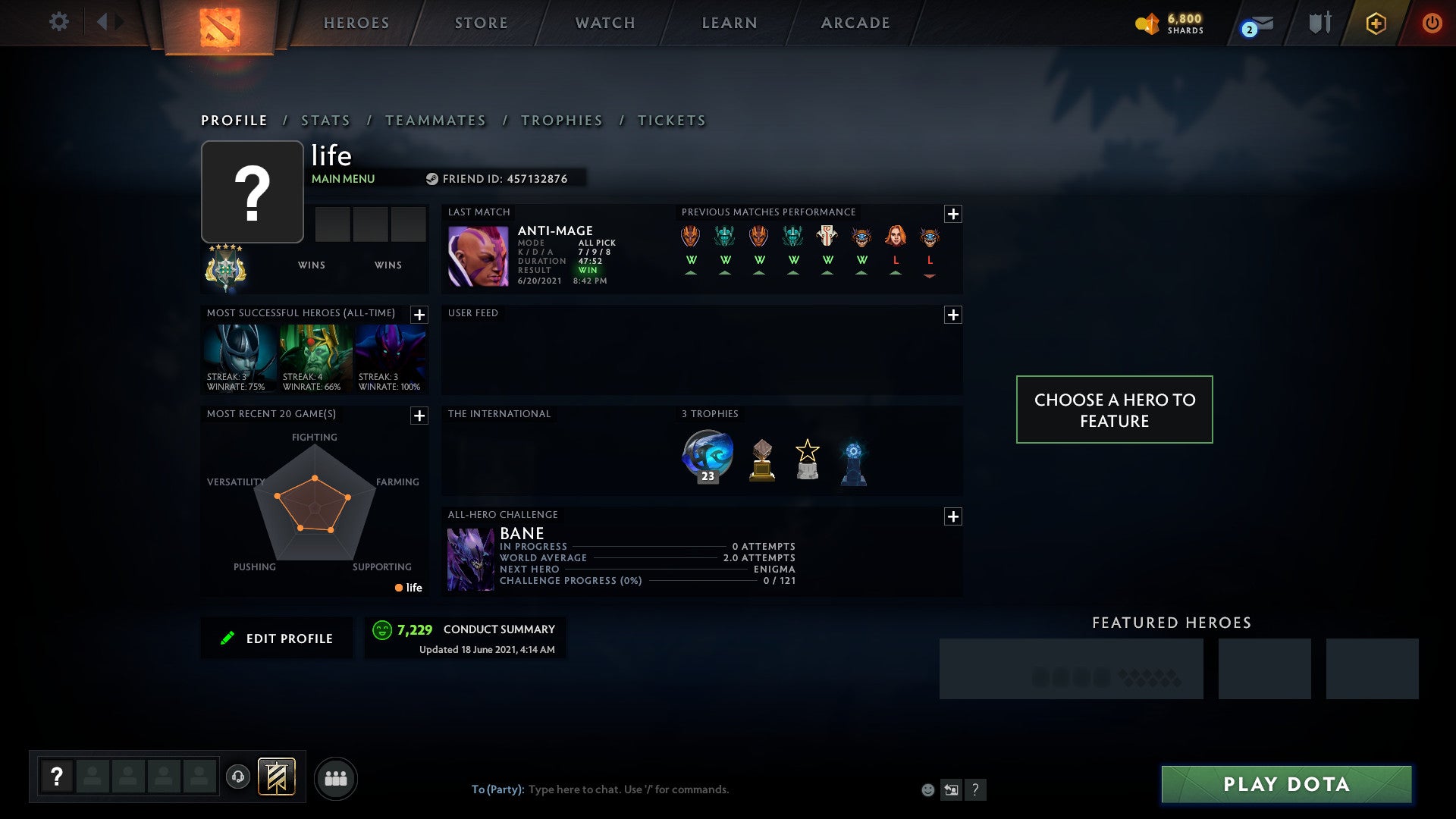Switch to the TROPHIES tab
The width and height of the screenshot is (1456, 819).
[561, 120]
